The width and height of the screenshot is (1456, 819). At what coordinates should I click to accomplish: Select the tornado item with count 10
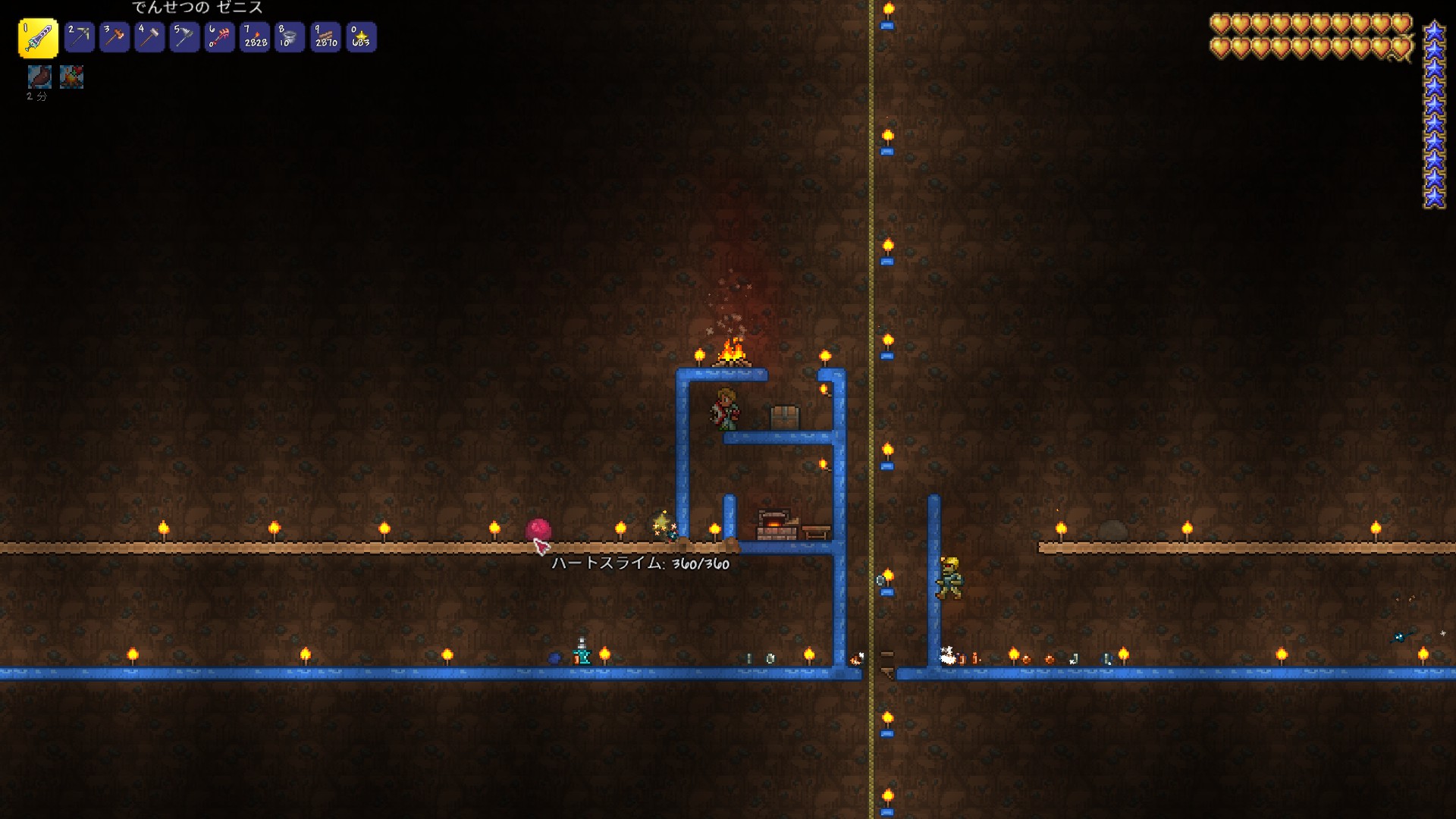point(290,37)
